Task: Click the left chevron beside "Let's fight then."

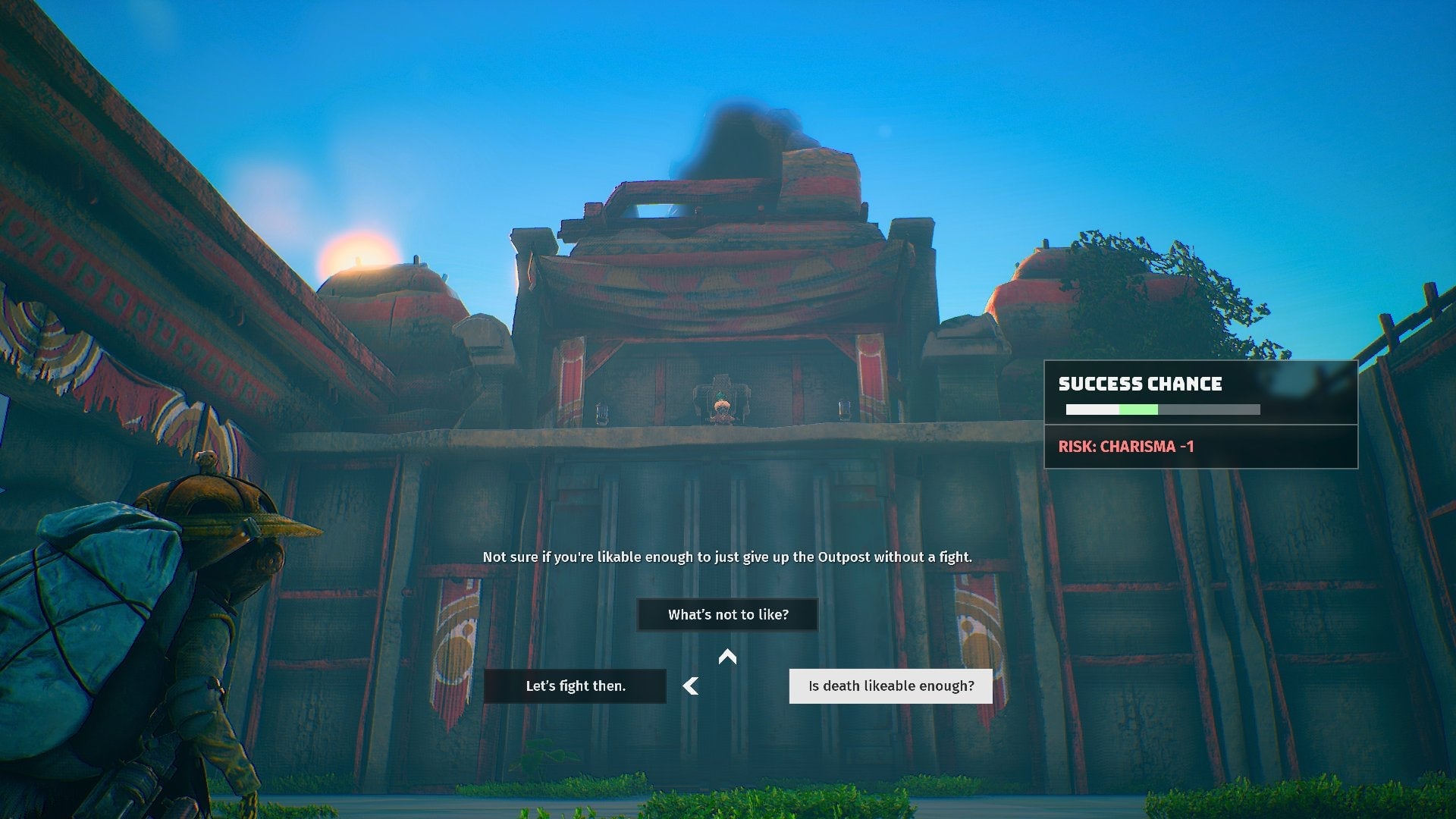Action: point(690,686)
